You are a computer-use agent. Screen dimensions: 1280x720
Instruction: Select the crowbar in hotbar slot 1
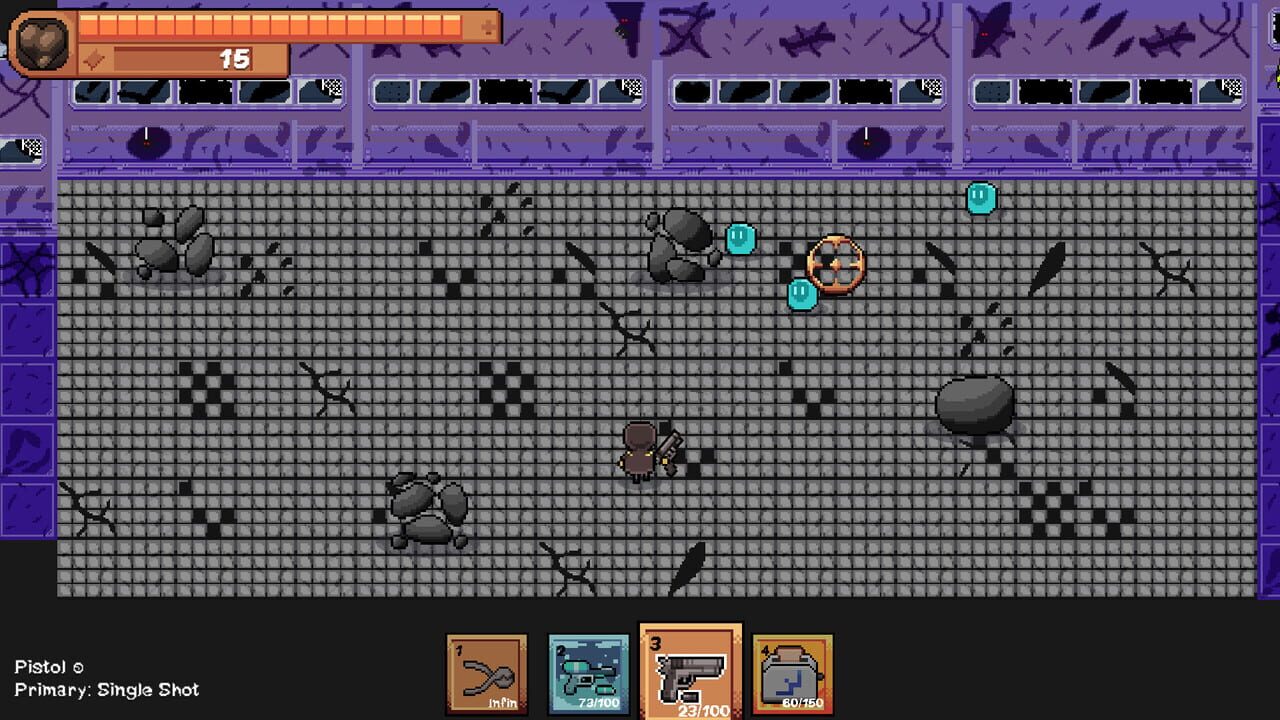pos(486,672)
